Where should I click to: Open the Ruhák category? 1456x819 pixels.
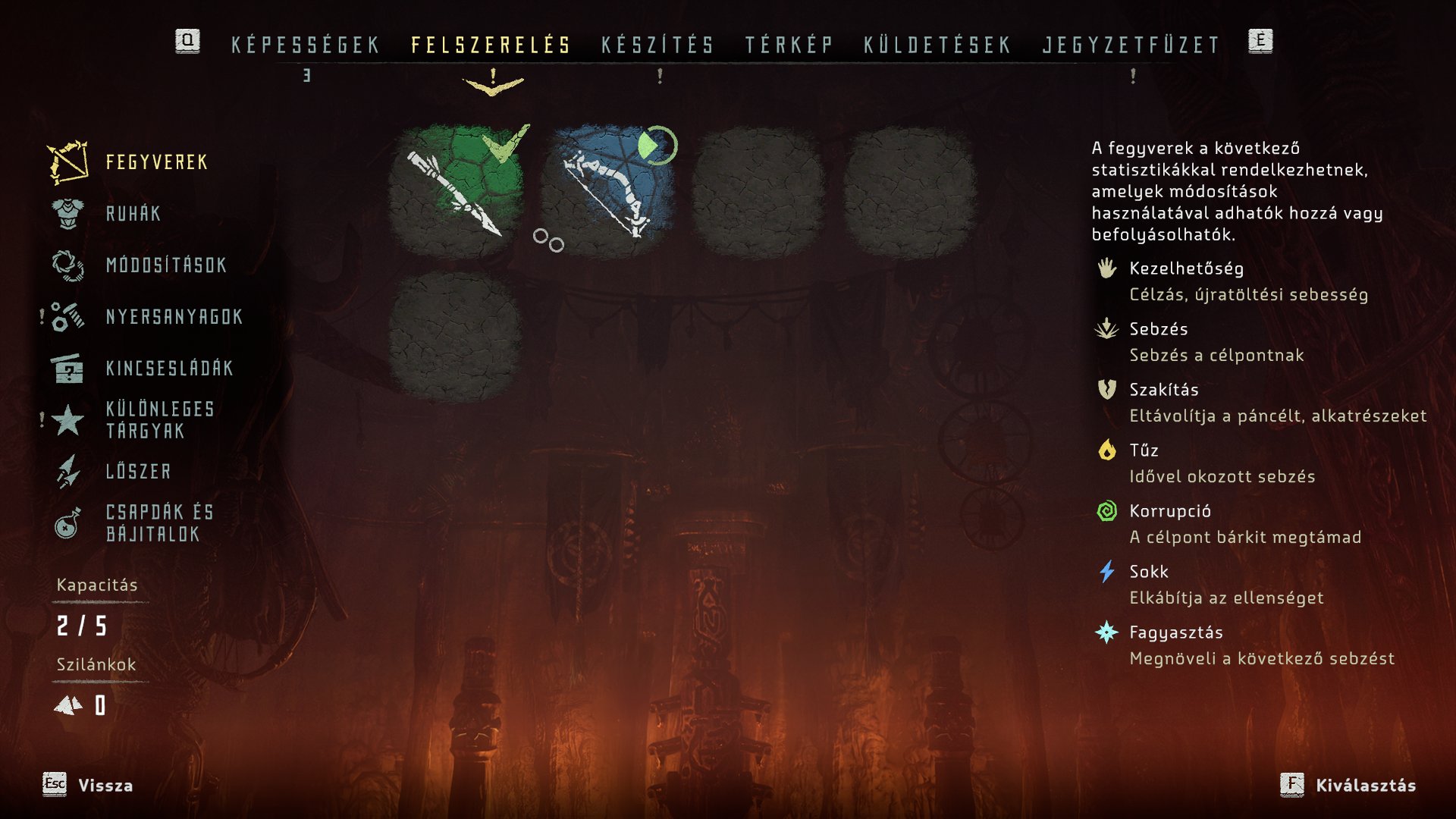(133, 214)
